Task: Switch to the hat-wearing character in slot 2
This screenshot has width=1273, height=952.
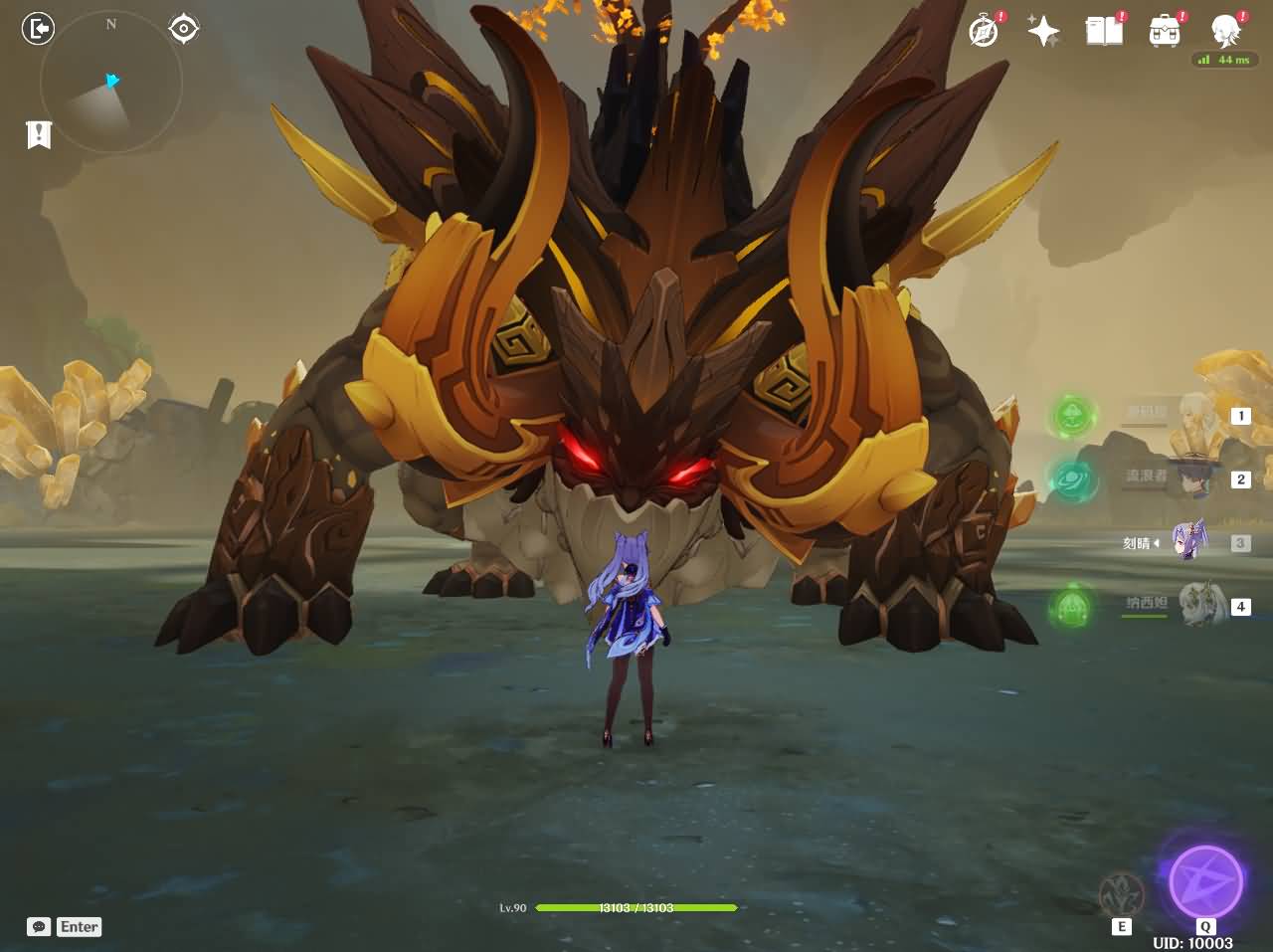Action: pyautogui.click(x=1196, y=478)
